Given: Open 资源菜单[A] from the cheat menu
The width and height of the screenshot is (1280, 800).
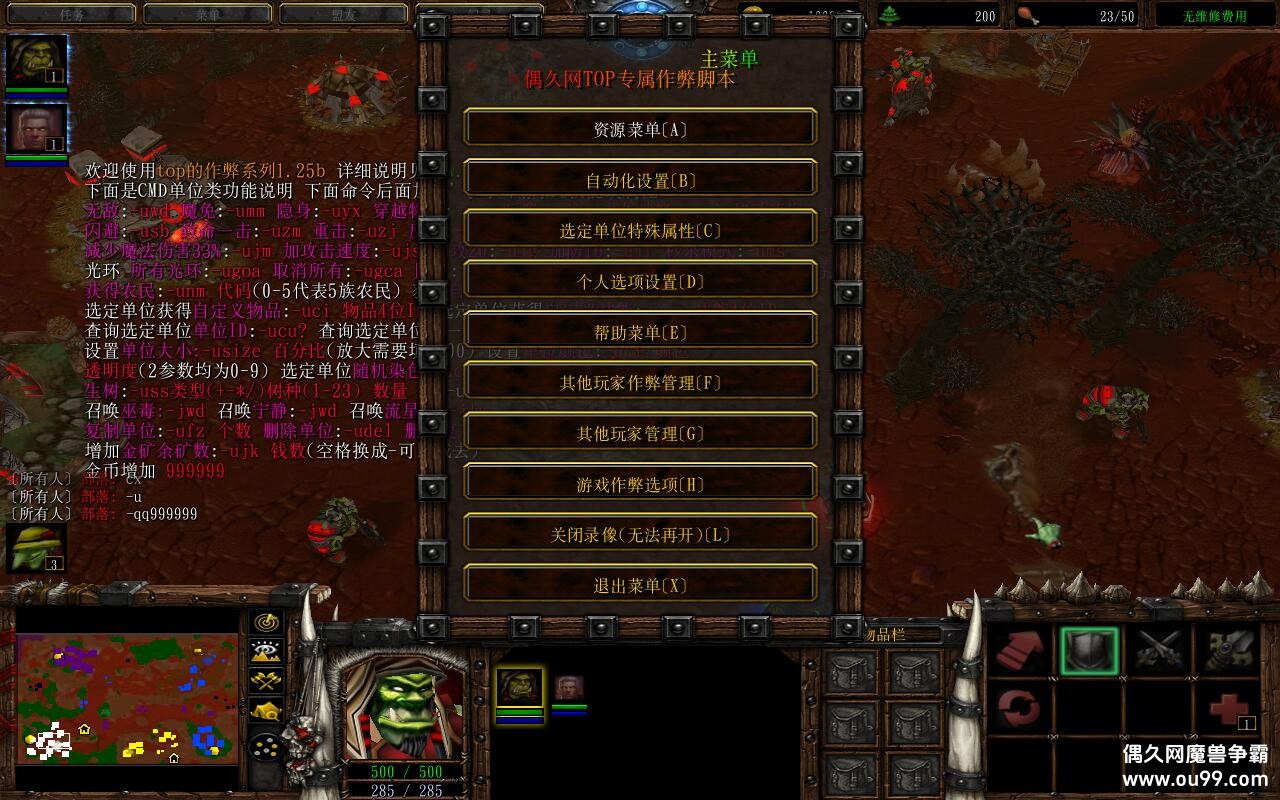Looking at the screenshot, I should pyautogui.click(x=640, y=127).
